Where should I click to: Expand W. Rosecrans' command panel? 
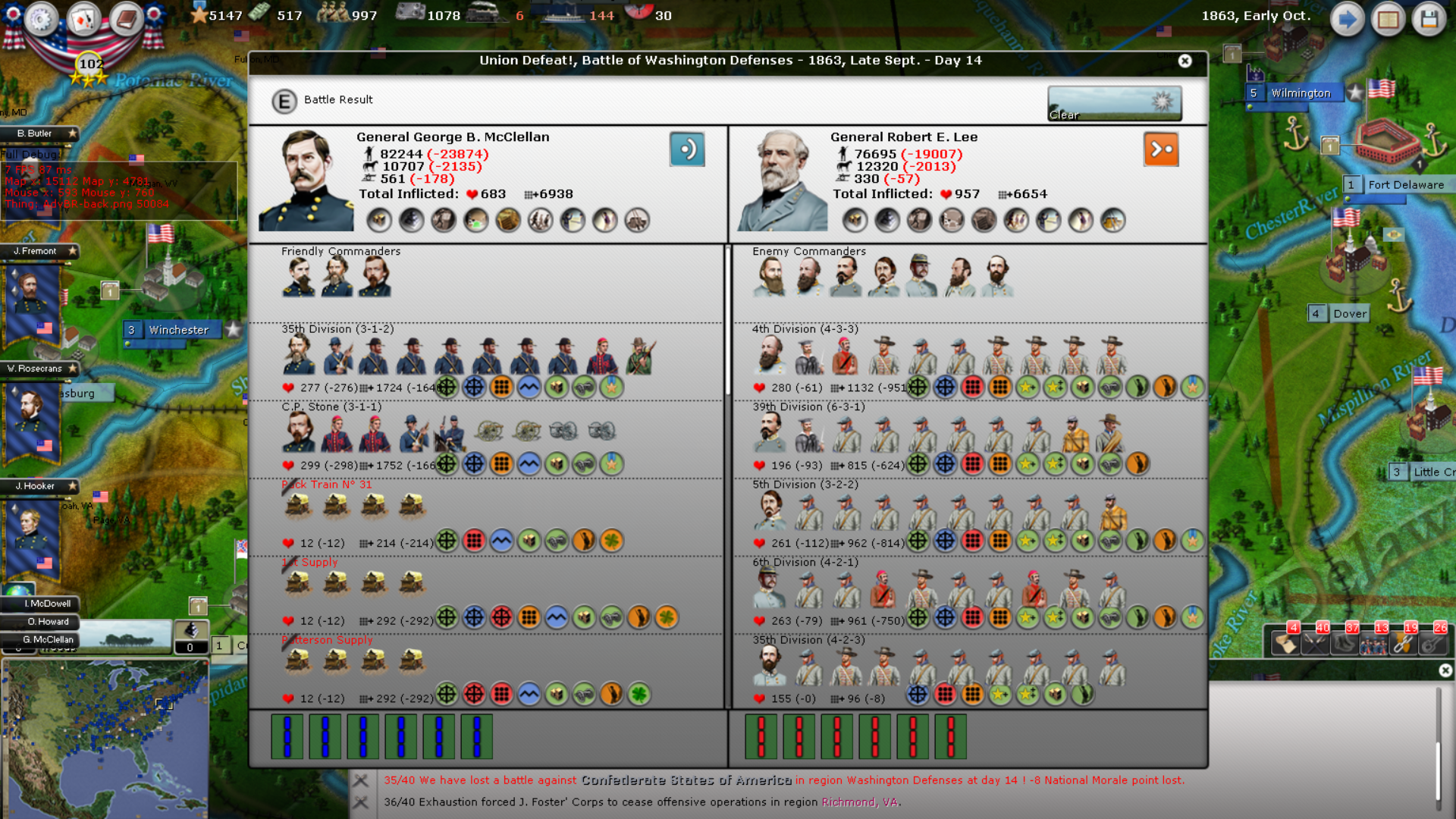(x=34, y=369)
